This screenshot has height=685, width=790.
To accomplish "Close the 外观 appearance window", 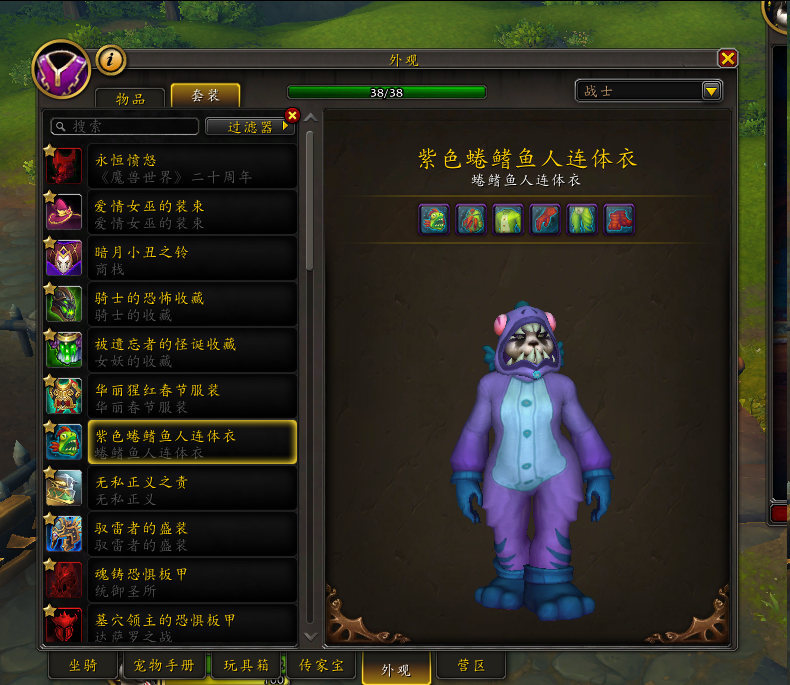I will pyautogui.click(x=728, y=59).
